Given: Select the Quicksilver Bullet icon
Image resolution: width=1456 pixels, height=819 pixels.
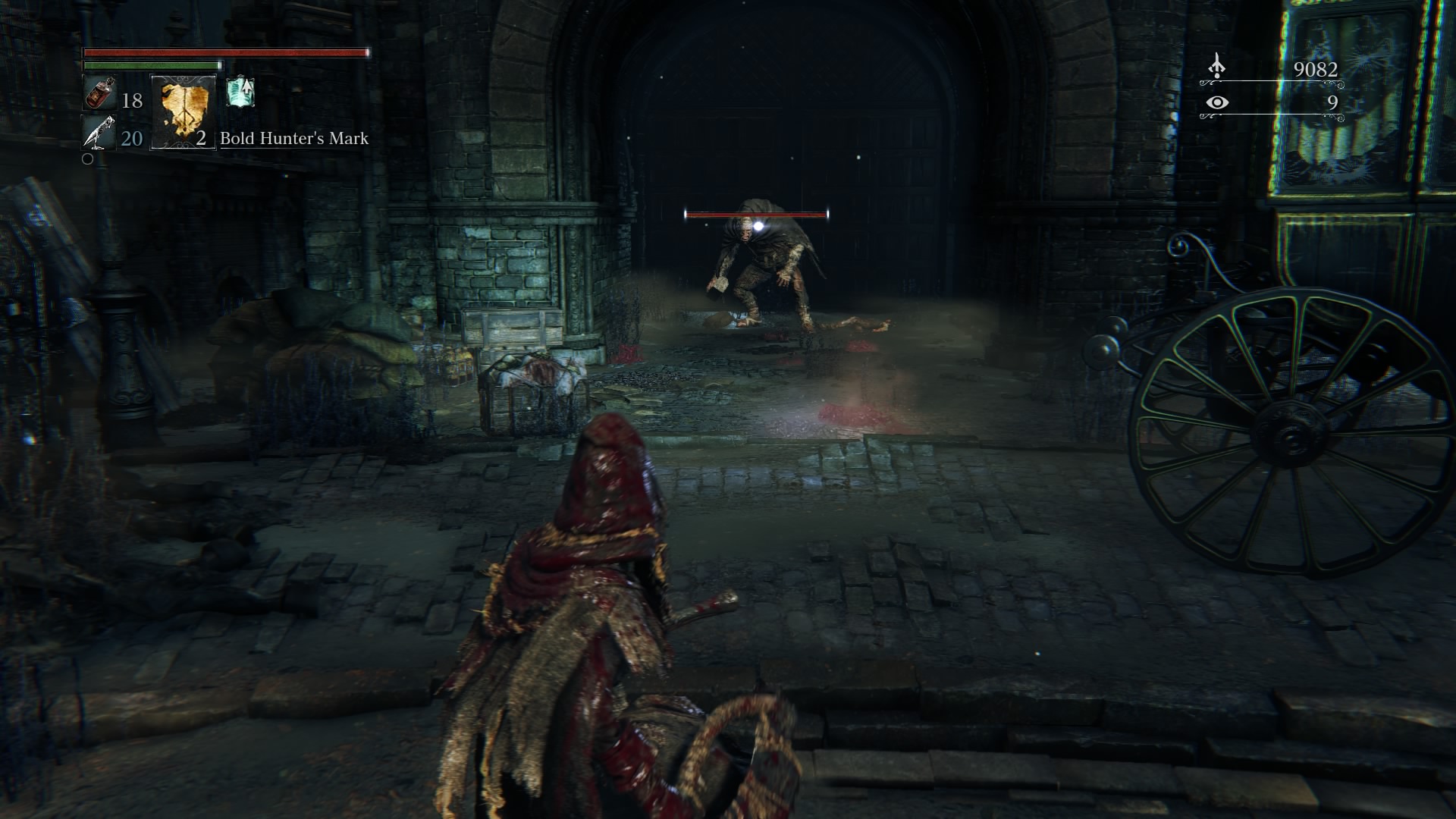Looking at the screenshot, I should coord(99,133).
